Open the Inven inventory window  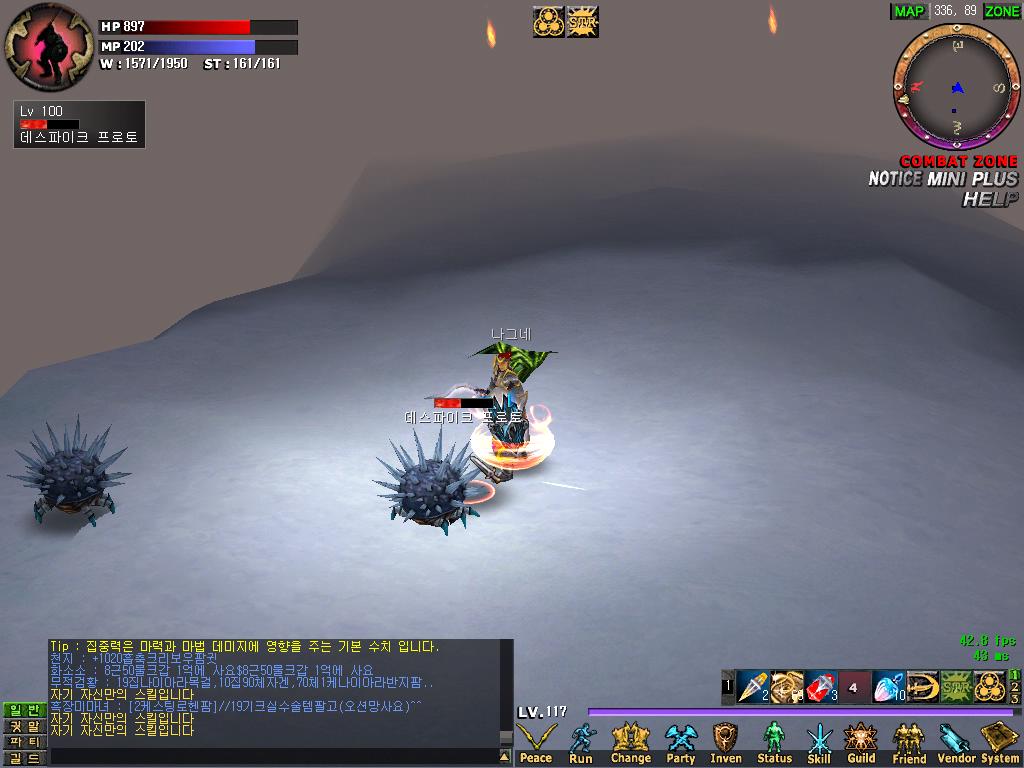[726, 743]
